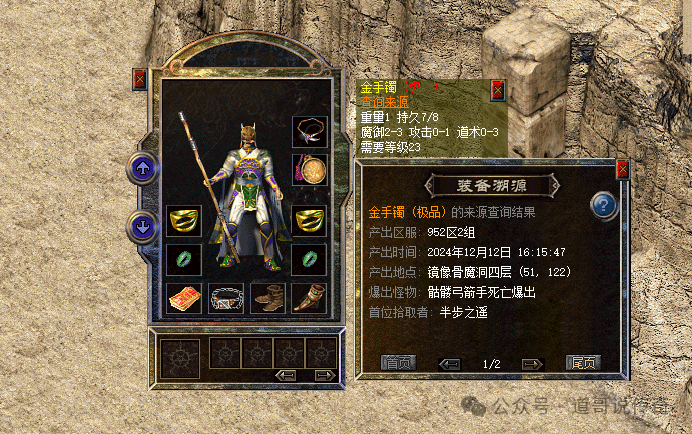The height and width of the screenshot is (434, 692).
Task: Jump to last page with 尾页
Action: [582, 363]
